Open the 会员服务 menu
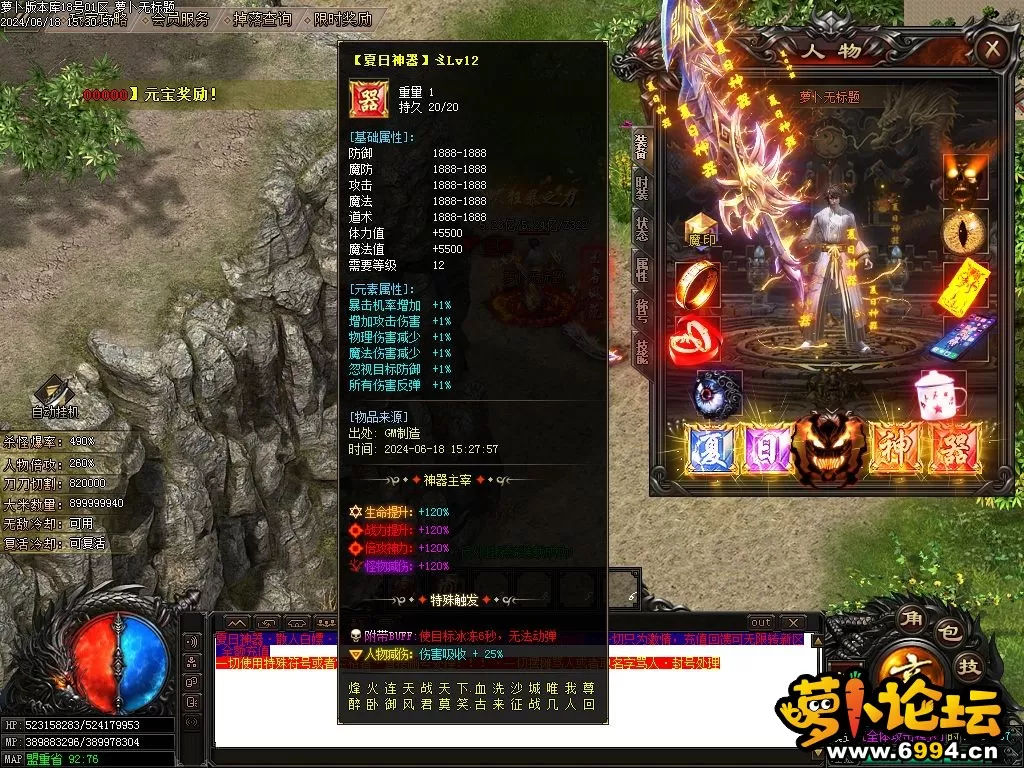The image size is (1024, 768). [180, 19]
